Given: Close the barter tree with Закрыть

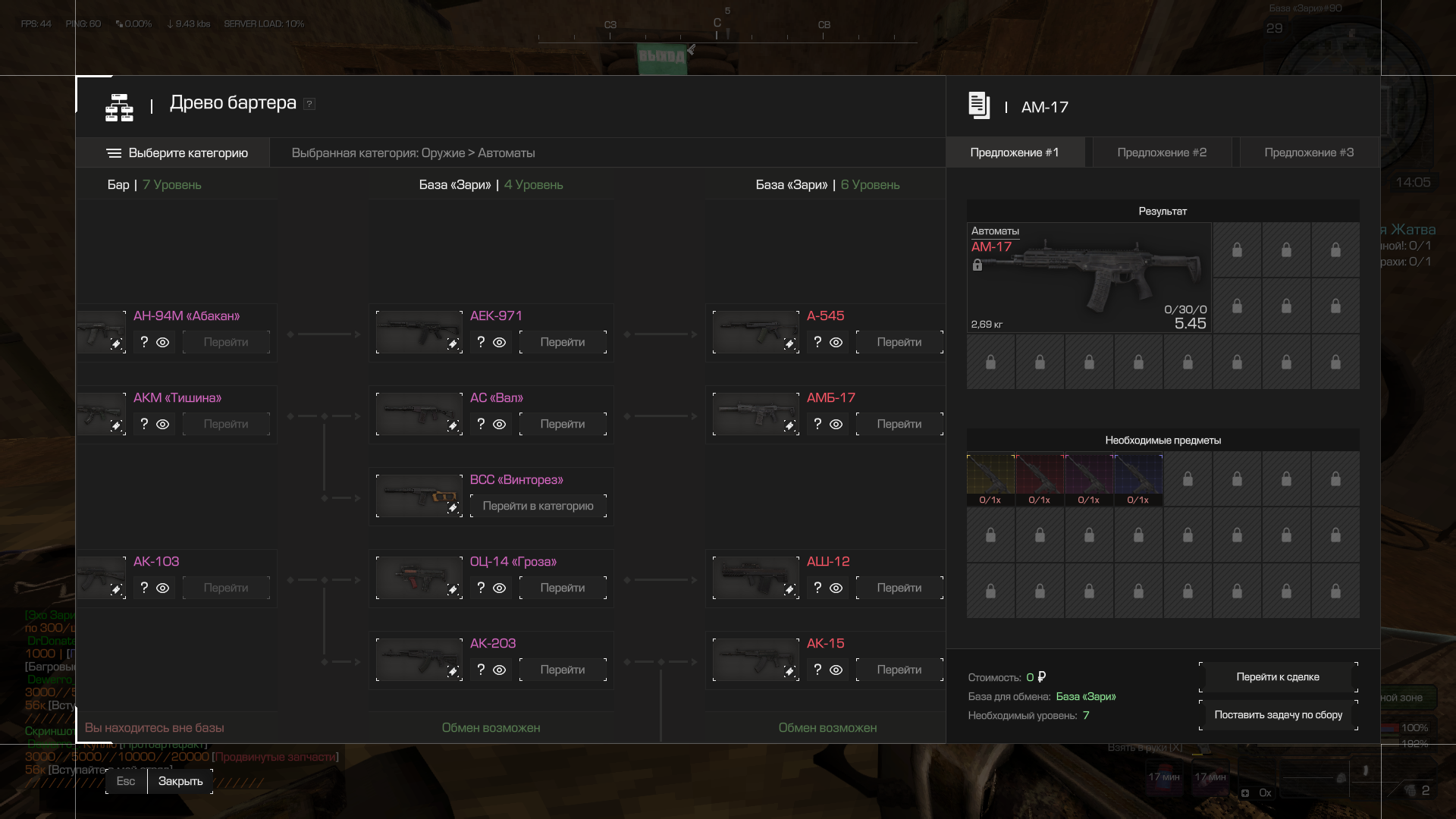Looking at the screenshot, I should point(180,781).
